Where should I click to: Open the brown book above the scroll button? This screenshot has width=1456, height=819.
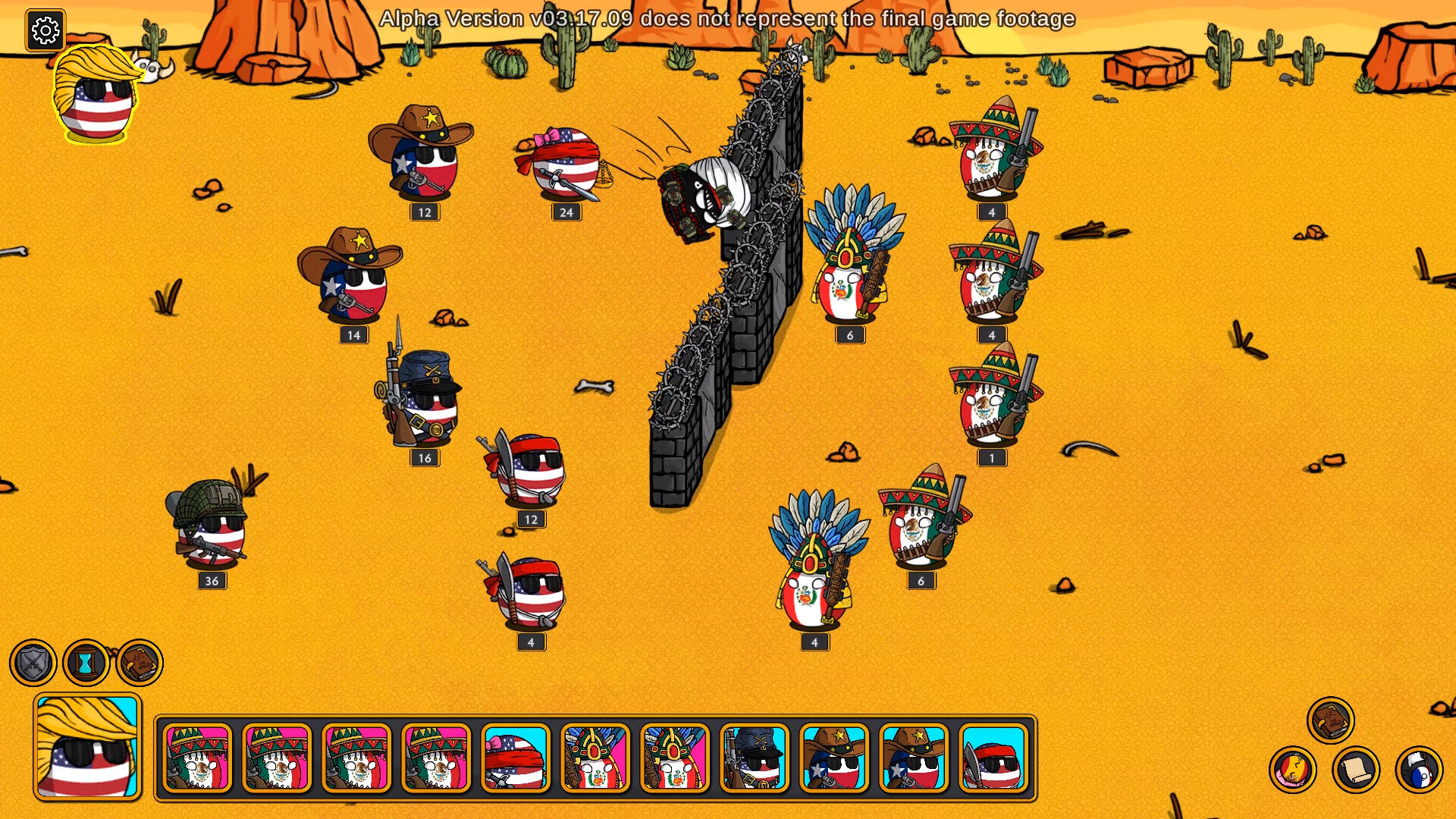pyautogui.click(x=1330, y=720)
